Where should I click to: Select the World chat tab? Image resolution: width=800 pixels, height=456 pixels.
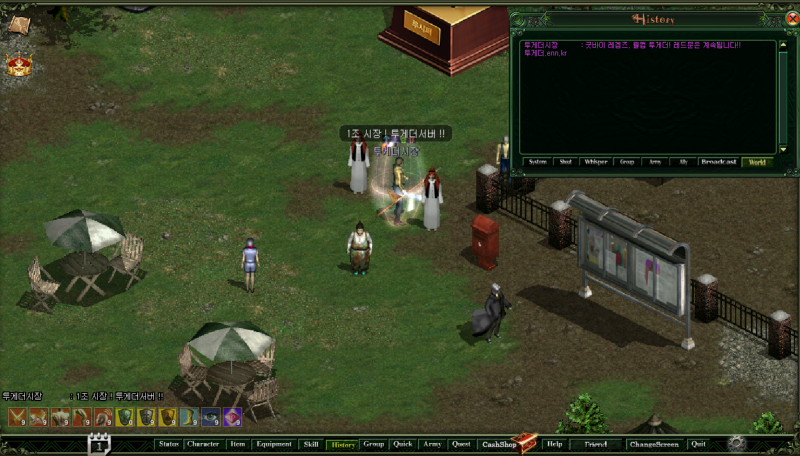pos(757,161)
